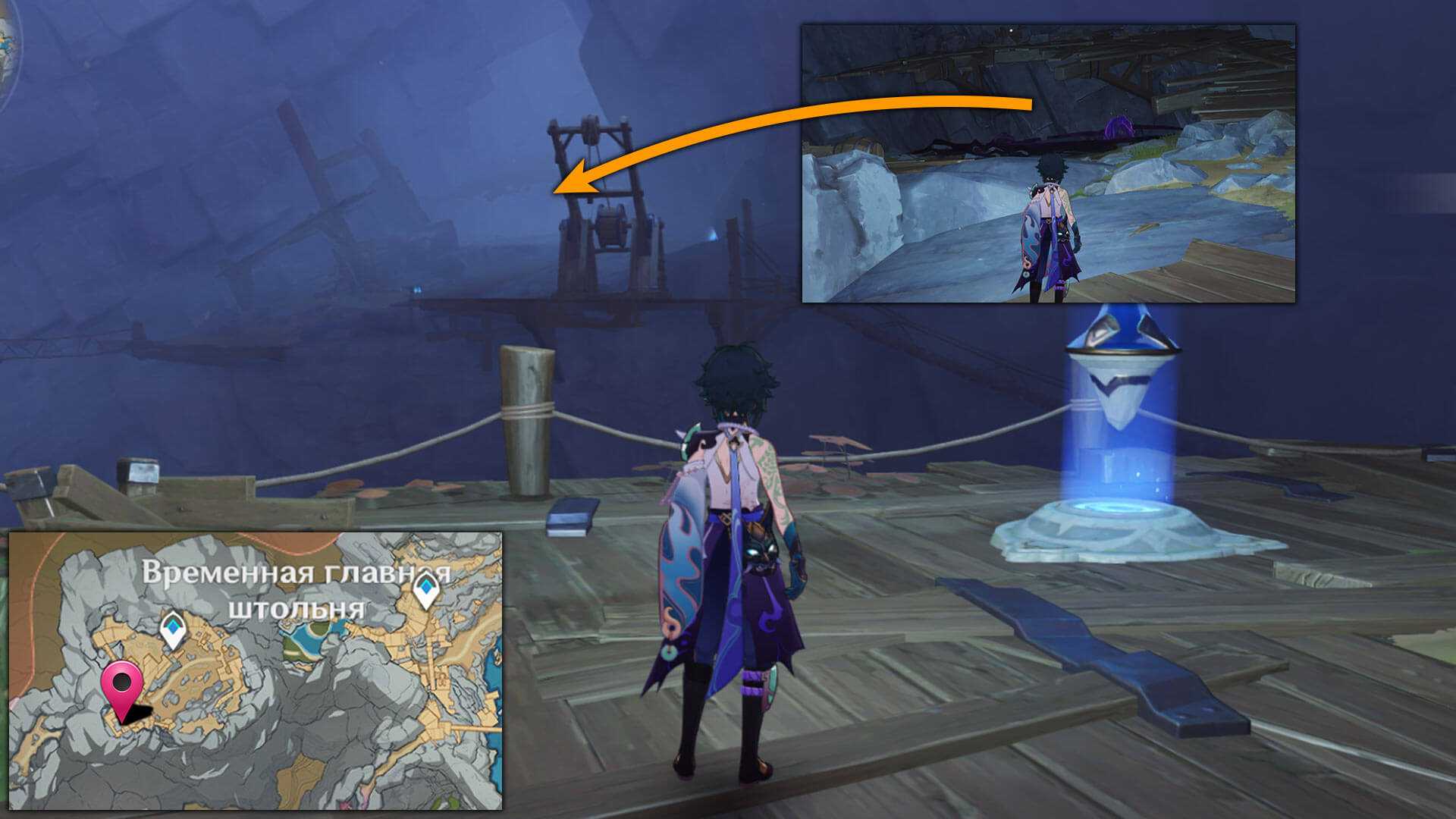Click the 'Временная главная штольня' map label
1456x819 pixels.
296,590
